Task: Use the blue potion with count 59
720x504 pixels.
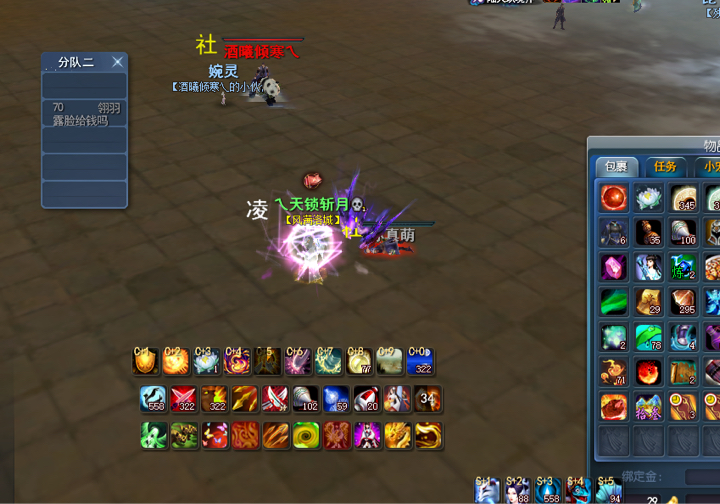Action: (337, 399)
